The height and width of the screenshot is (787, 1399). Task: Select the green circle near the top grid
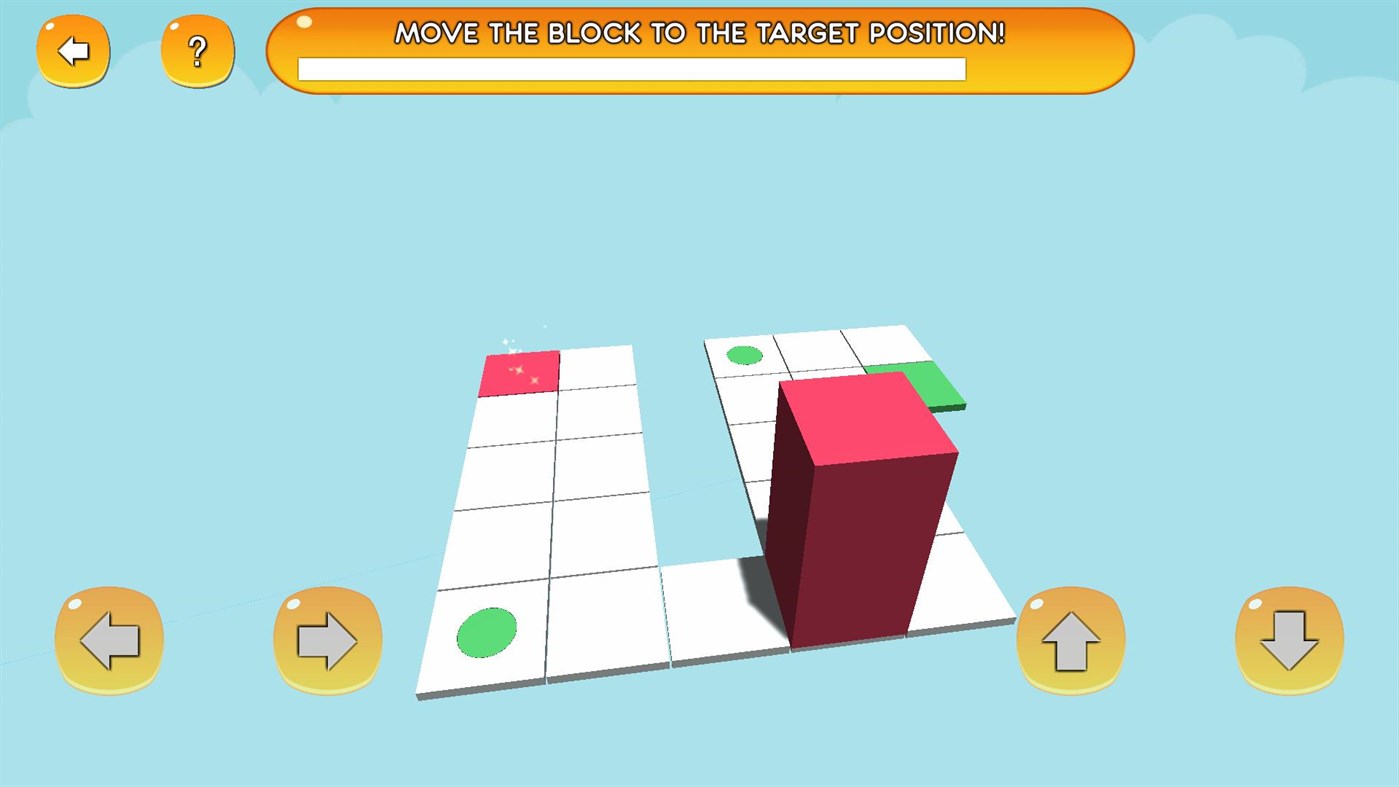coord(744,353)
